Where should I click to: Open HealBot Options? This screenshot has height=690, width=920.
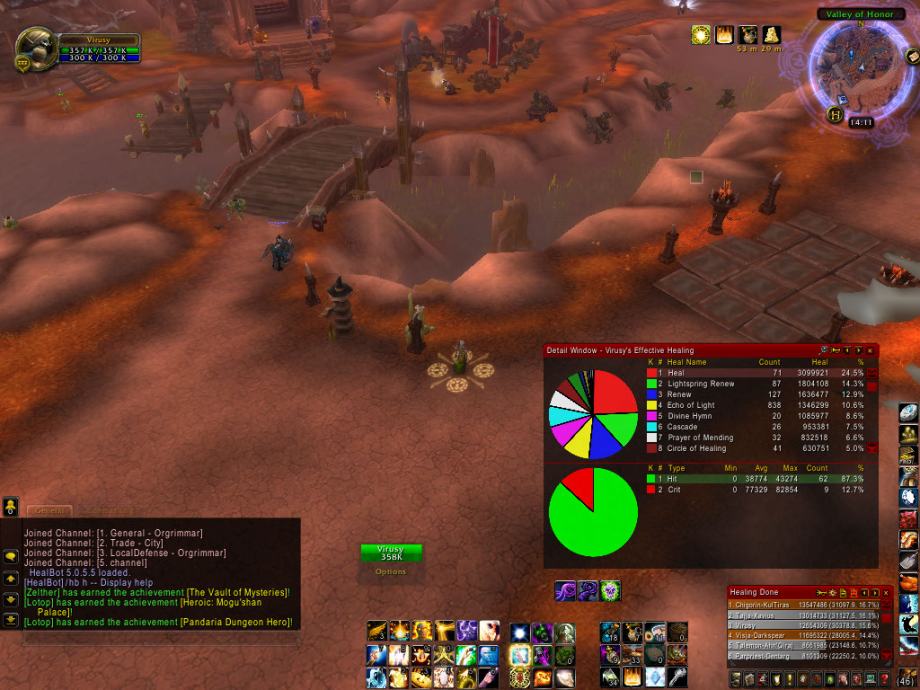pos(391,572)
